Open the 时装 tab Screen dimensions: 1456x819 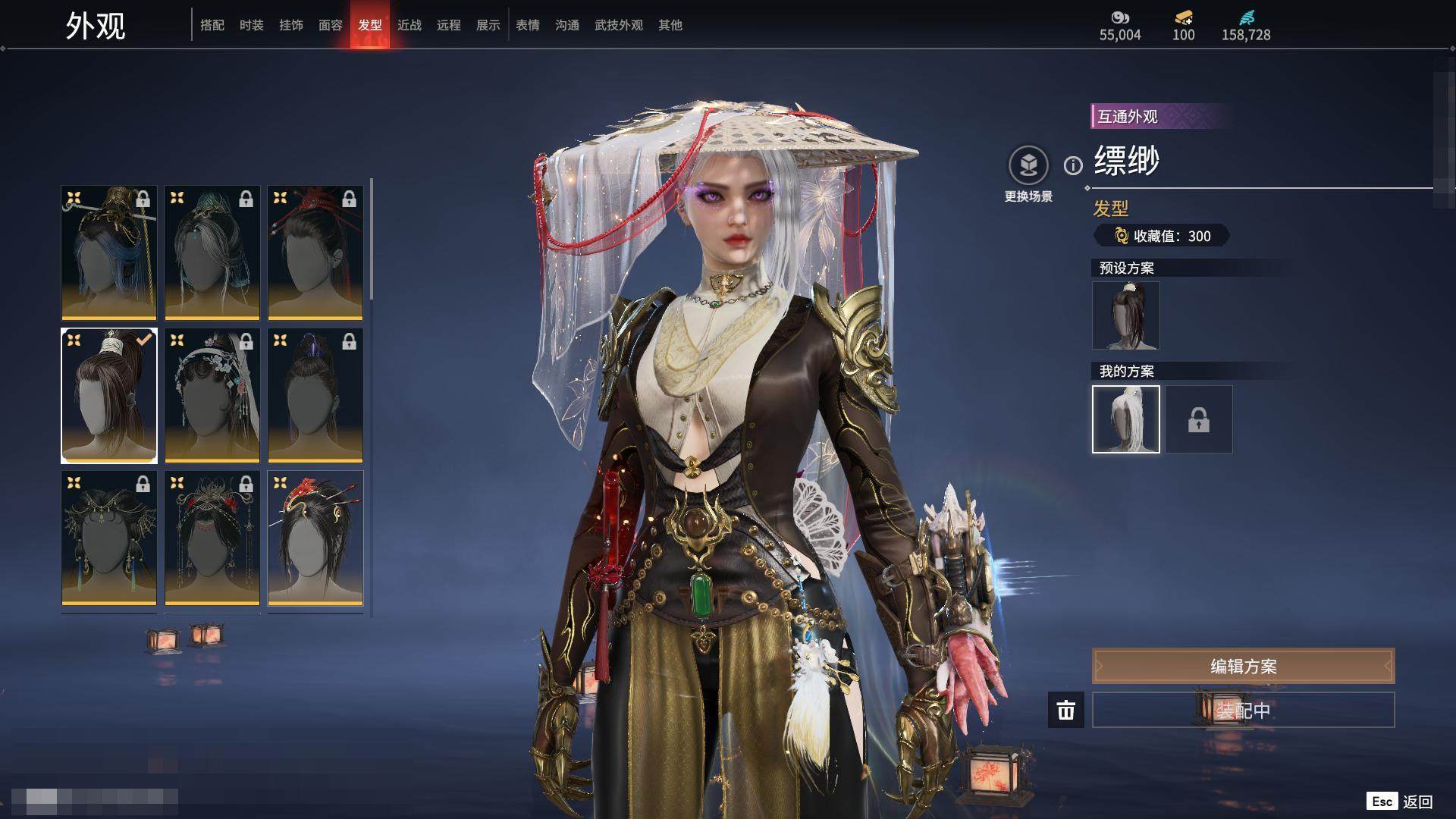click(x=252, y=25)
